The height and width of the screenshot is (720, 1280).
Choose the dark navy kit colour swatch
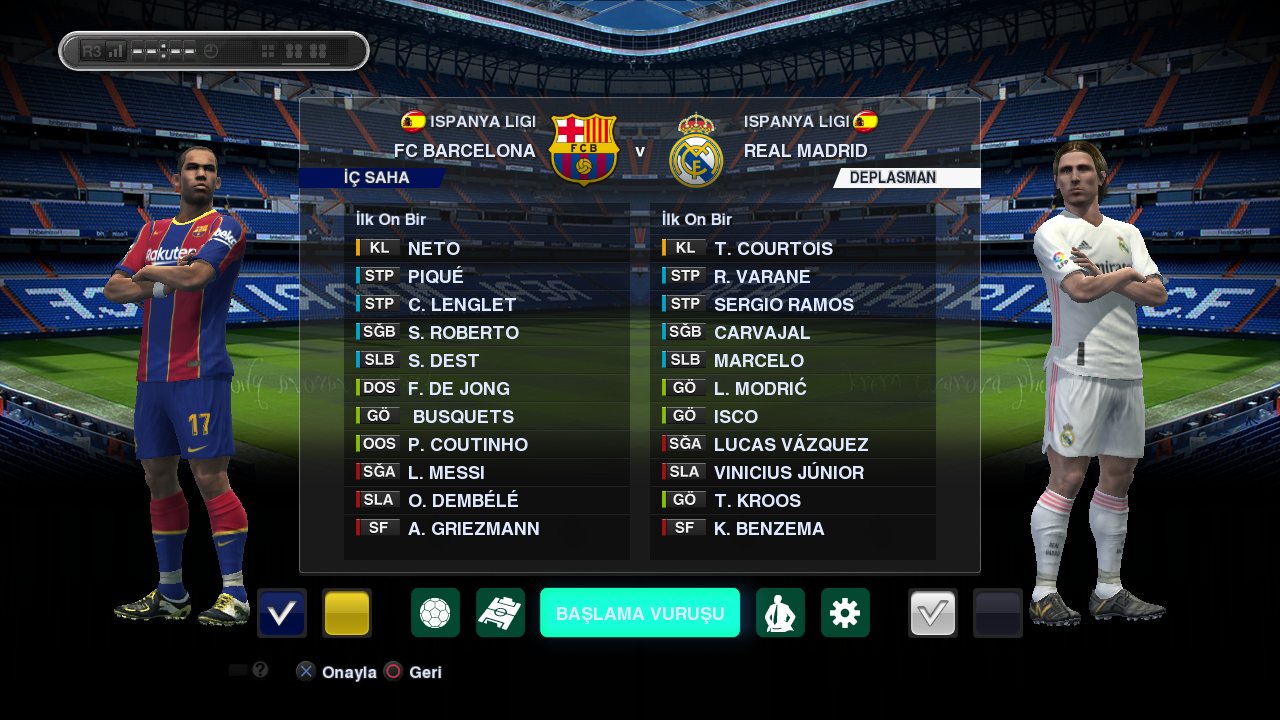998,613
